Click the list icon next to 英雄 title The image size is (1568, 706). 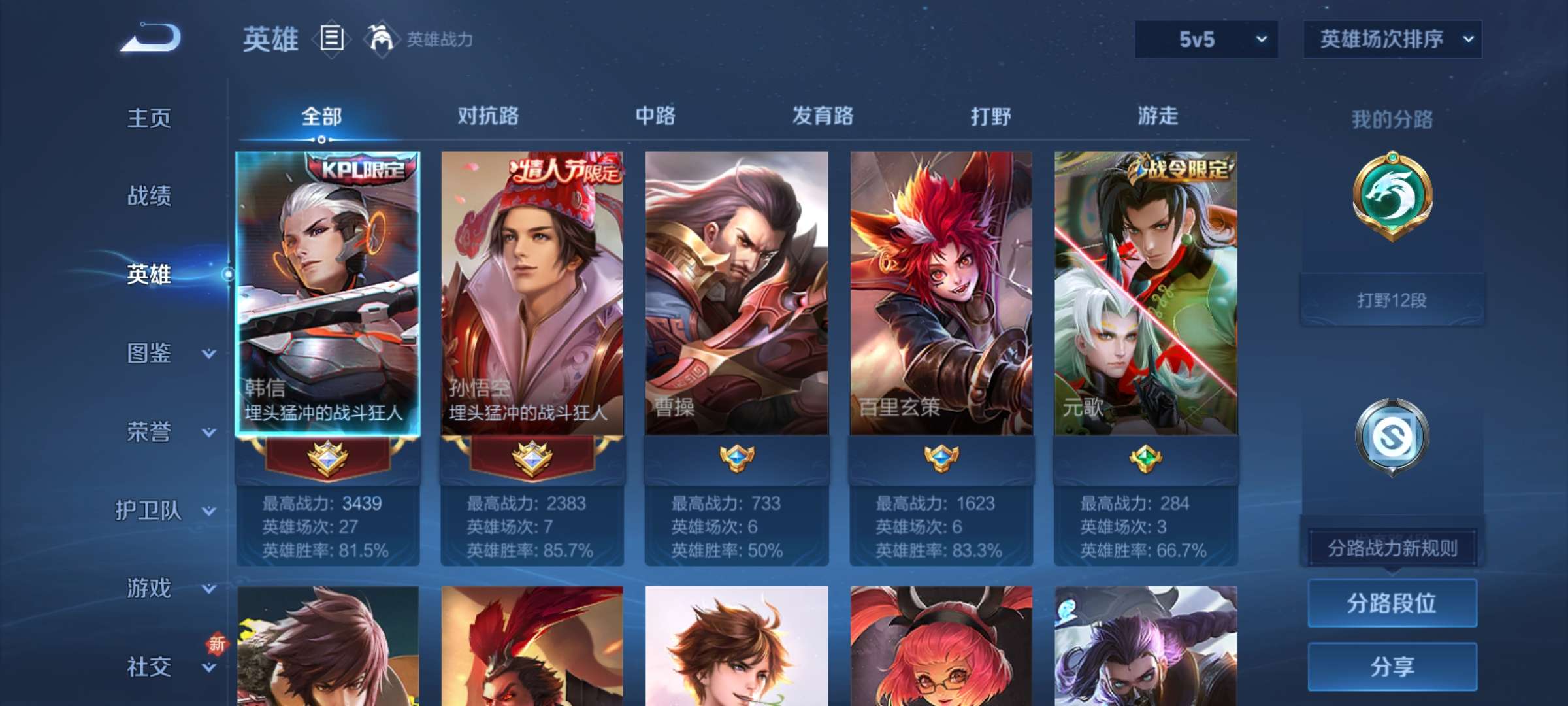[330, 41]
